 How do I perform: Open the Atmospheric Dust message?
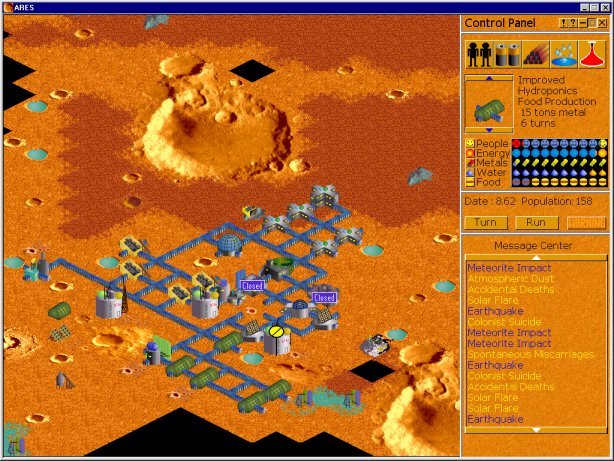pyautogui.click(x=506, y=279)
